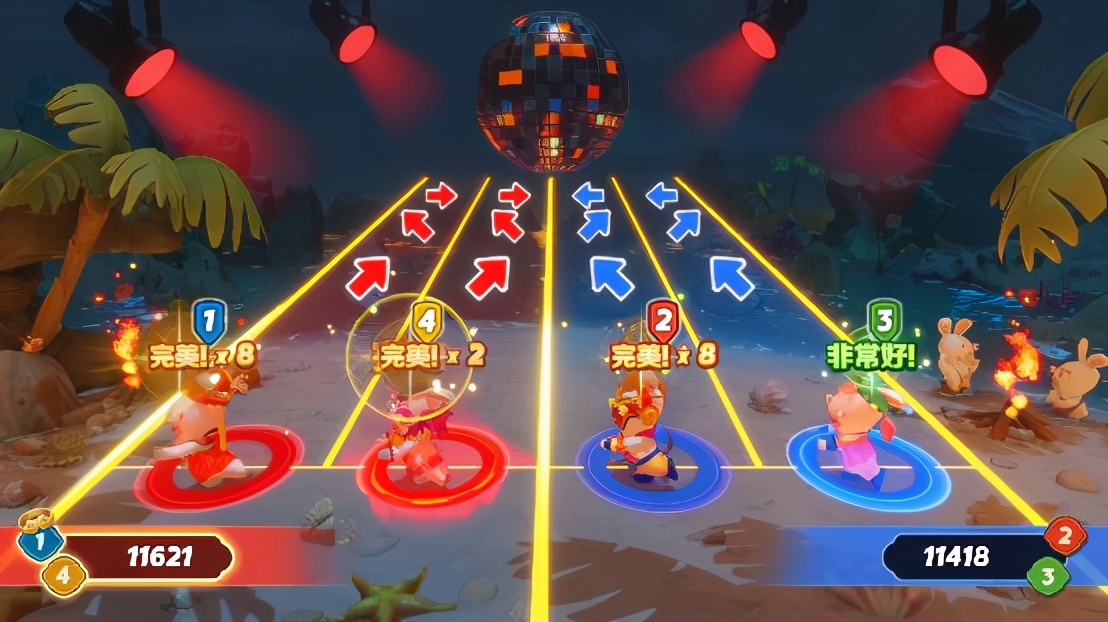The image size is (1108, 622).
Task: Click player 1's blue shield marker above the dancer
Action: click(209, 322)
